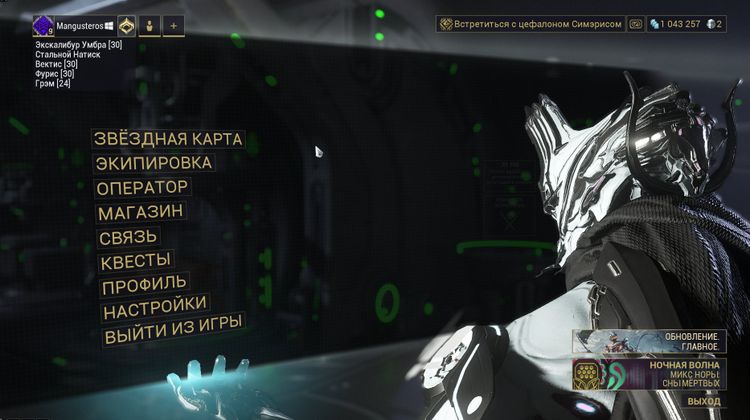Choose the СВЯЗЬ menu entry
Viewport: 750px width, 420px height.
pyautogui.click(x=128, y=237)
